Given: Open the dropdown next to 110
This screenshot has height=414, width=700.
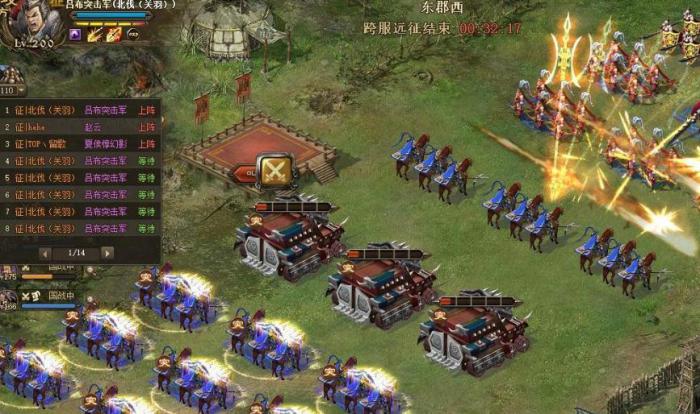Looking at the screenshot, I should pyautogui.click(x=21, y=90).
